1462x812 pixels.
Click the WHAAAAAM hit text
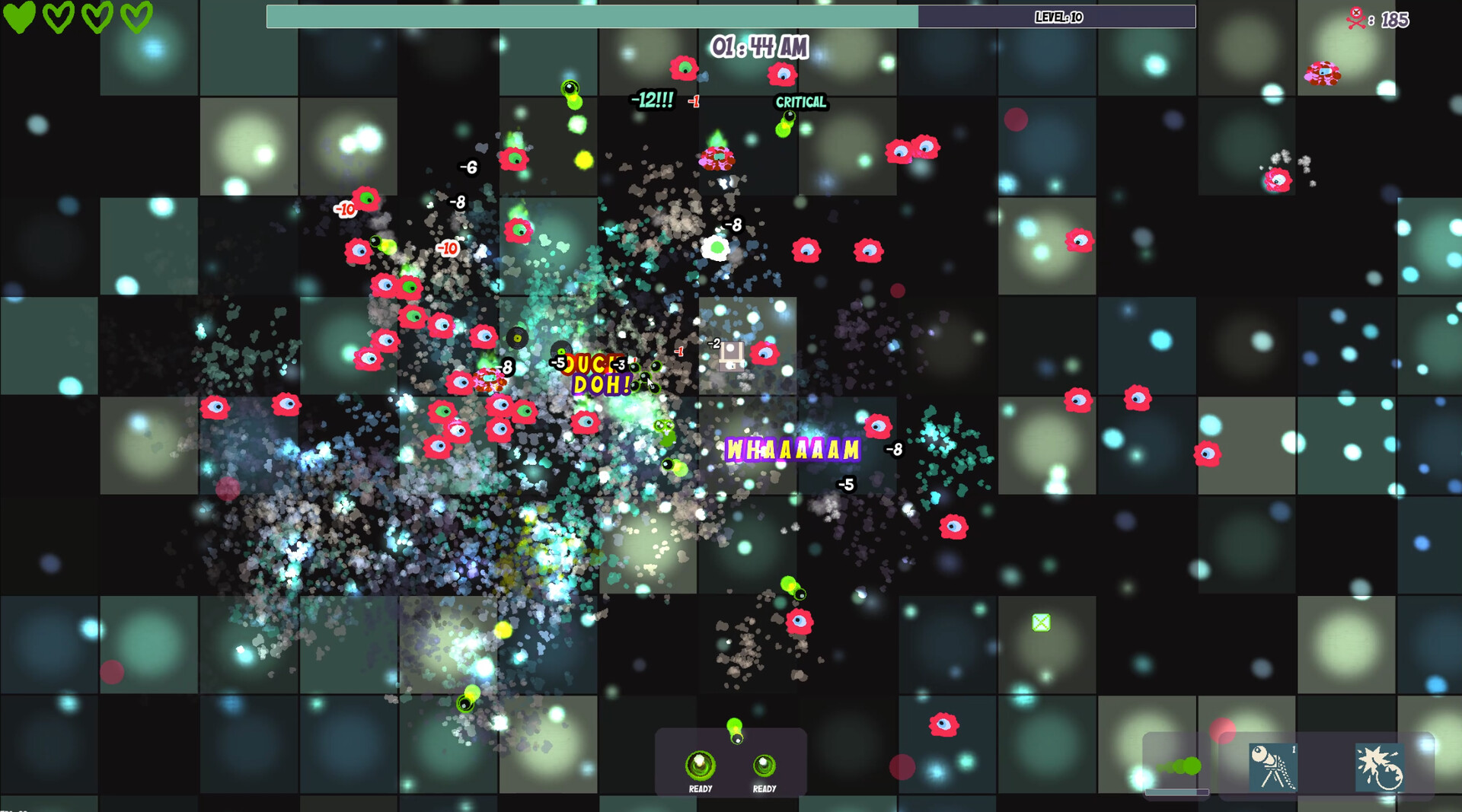(x=792, y=449)
